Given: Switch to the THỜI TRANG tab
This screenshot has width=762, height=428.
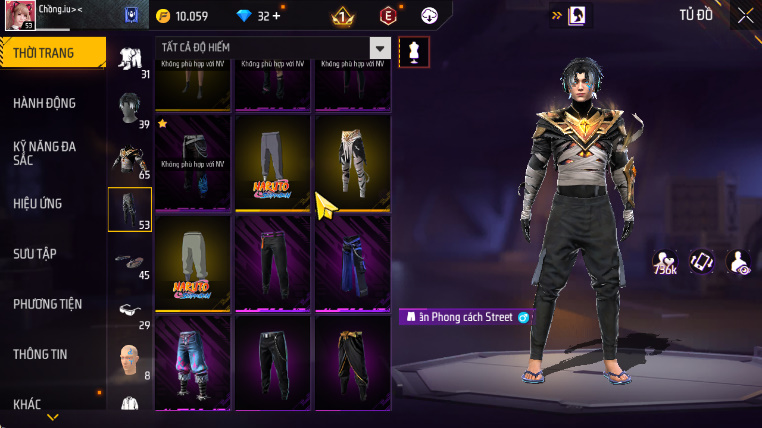Looking at the screenshot, I should [x=52, y=53].
